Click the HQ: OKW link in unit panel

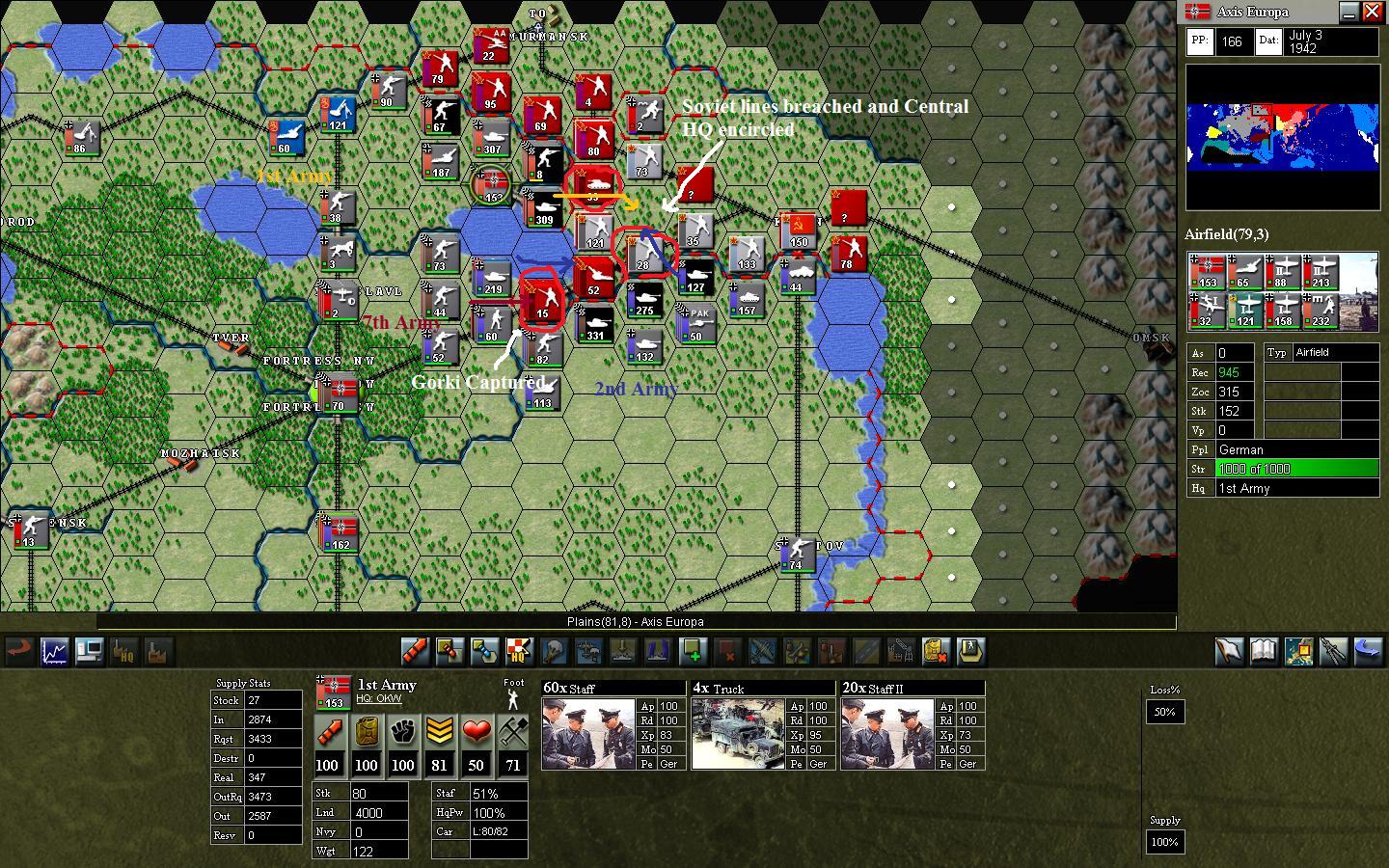(x=378, y=698)
